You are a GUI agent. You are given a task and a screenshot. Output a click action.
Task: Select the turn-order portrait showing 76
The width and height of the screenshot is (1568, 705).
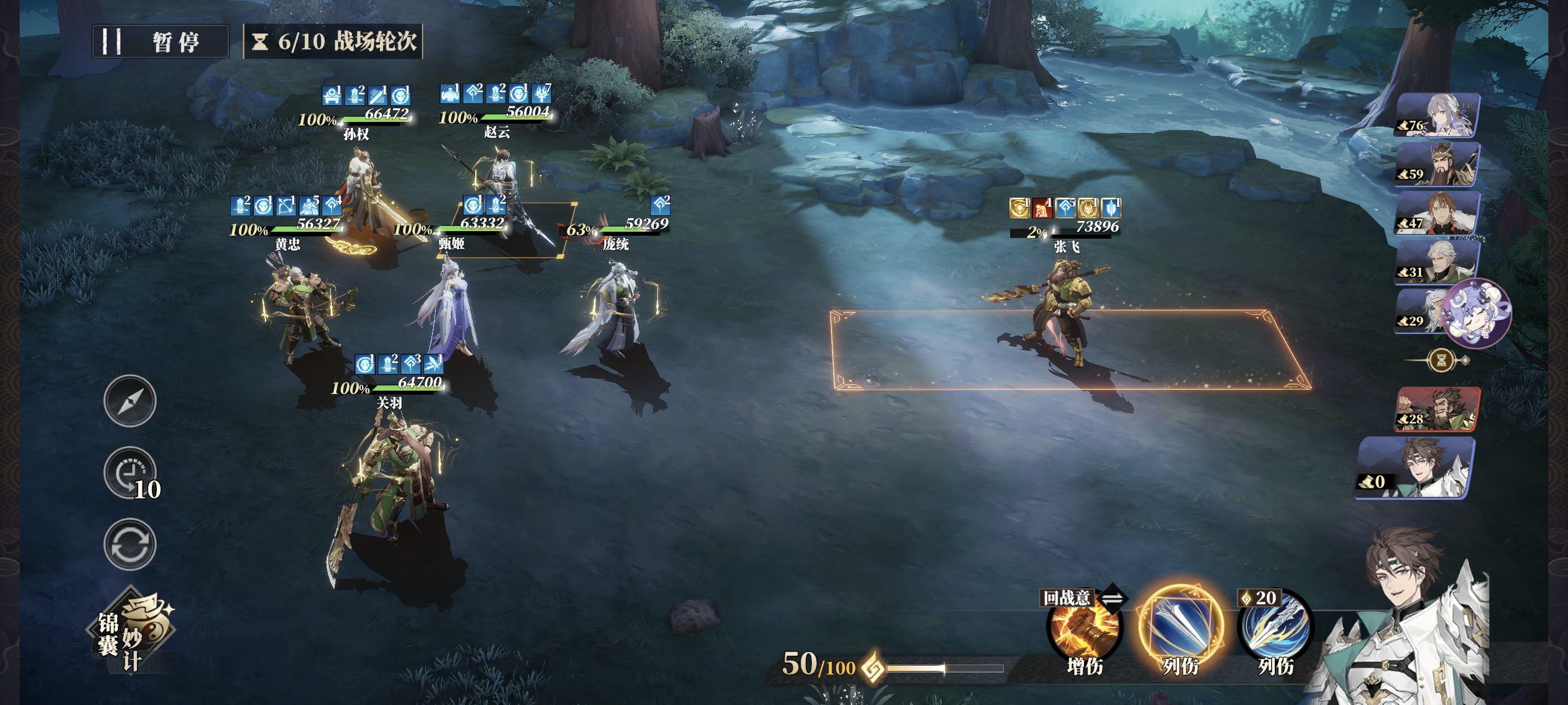[x=1437, y=116]
